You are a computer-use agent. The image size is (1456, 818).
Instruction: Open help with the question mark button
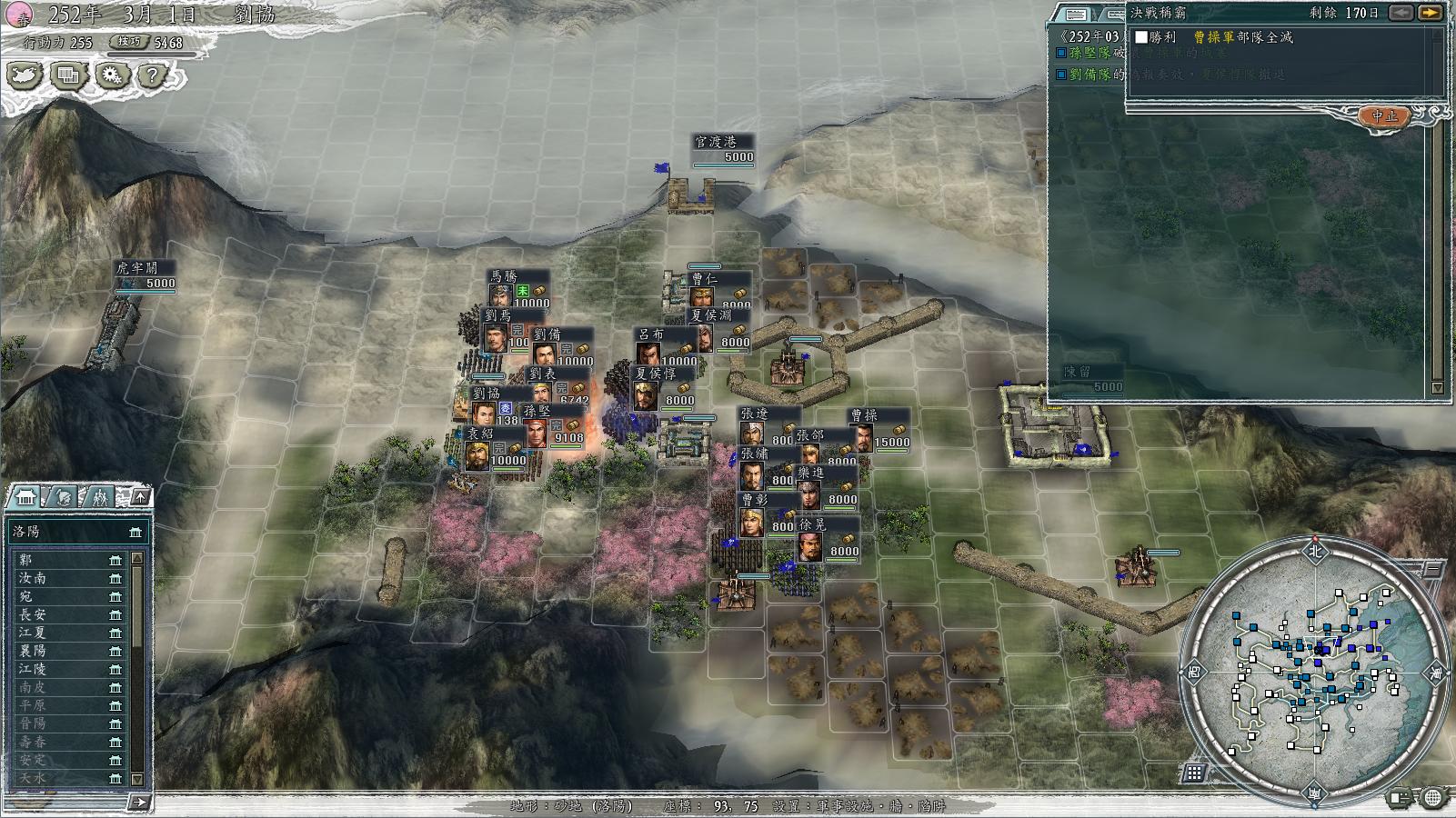click(x=154, y=75)
